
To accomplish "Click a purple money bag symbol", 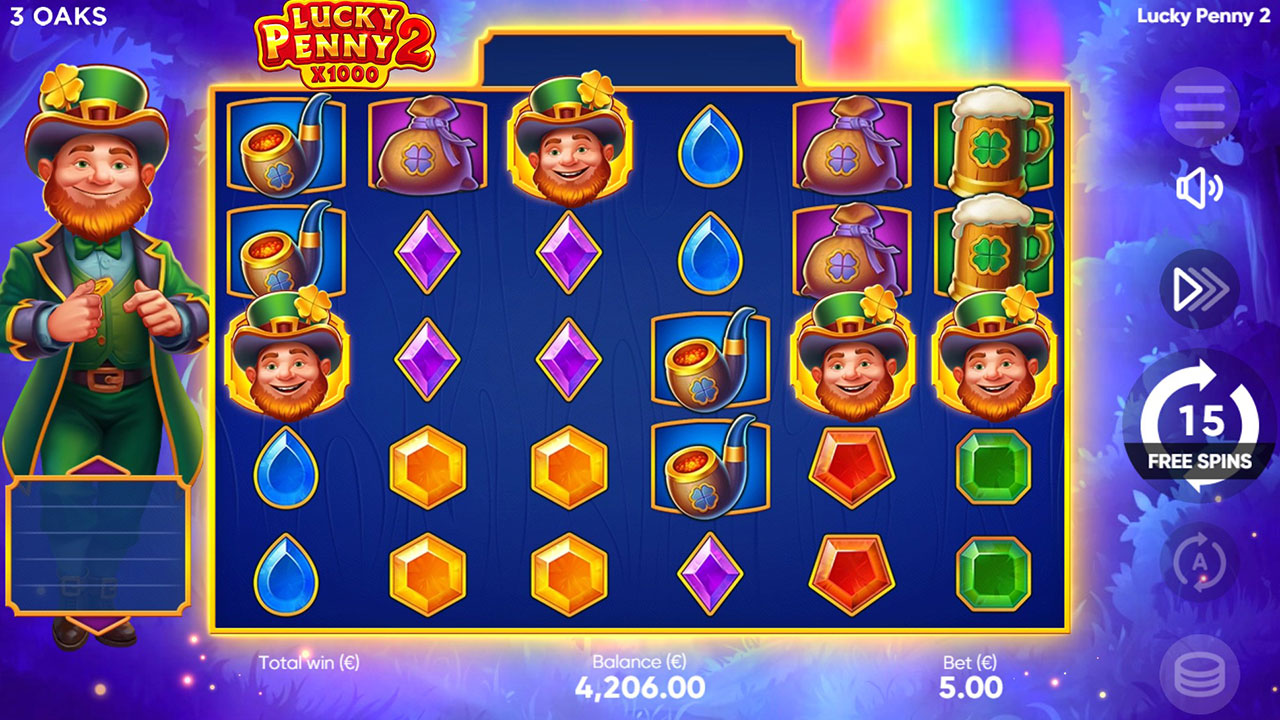I will tap(851, 145).
